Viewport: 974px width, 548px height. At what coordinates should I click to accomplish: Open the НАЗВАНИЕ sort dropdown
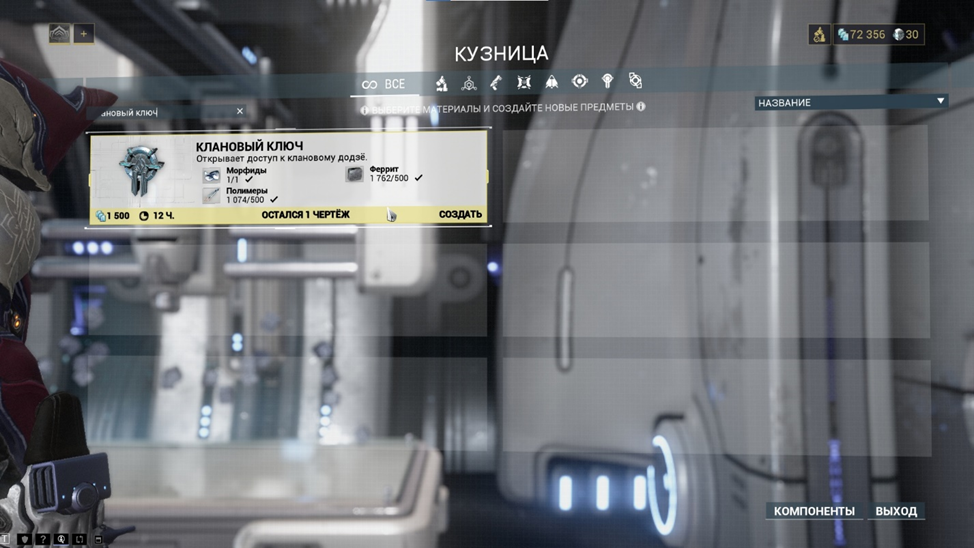851,102
